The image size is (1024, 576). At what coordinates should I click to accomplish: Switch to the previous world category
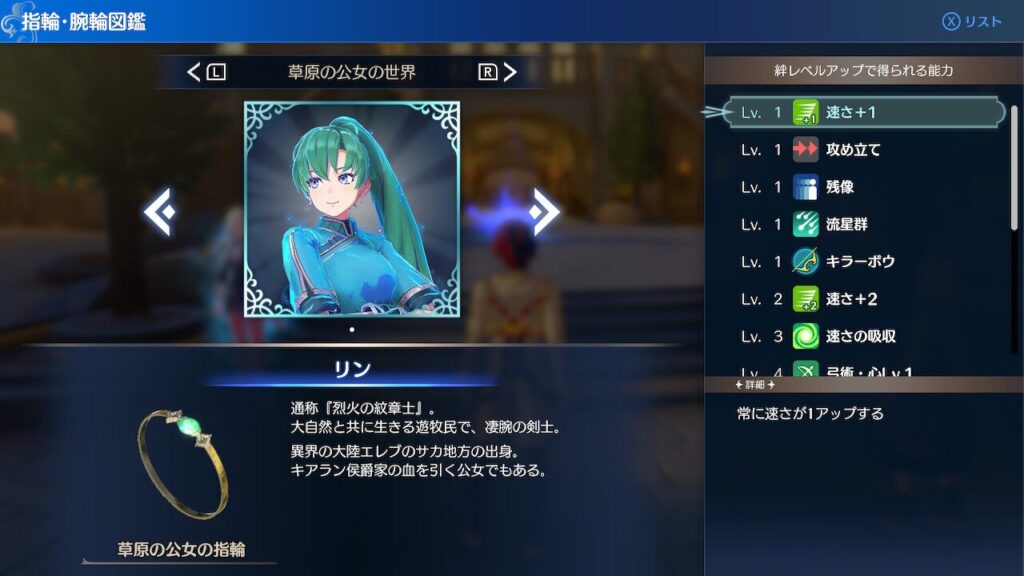206,72
